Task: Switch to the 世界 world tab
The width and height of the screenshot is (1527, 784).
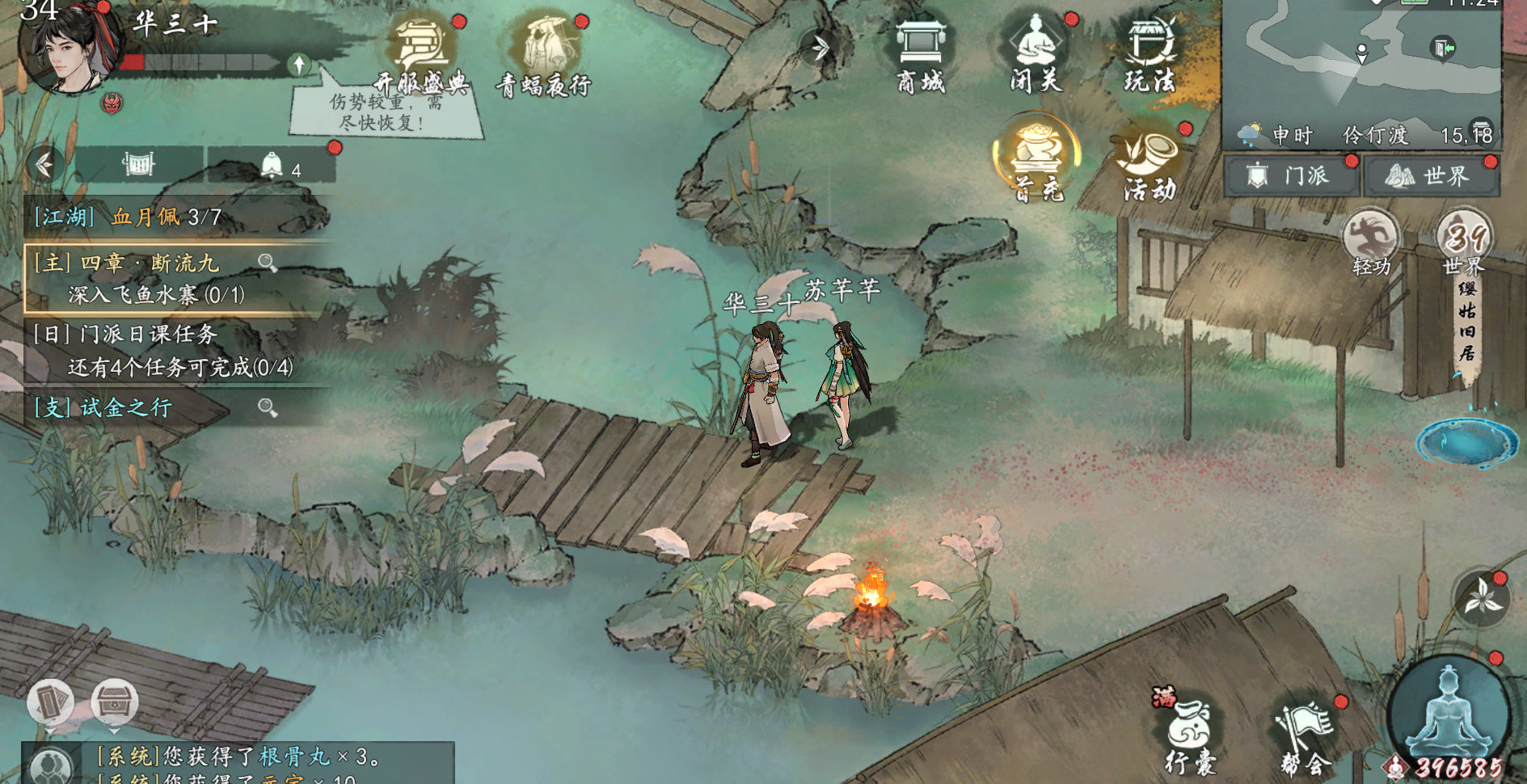Action: click(1431, 175)
